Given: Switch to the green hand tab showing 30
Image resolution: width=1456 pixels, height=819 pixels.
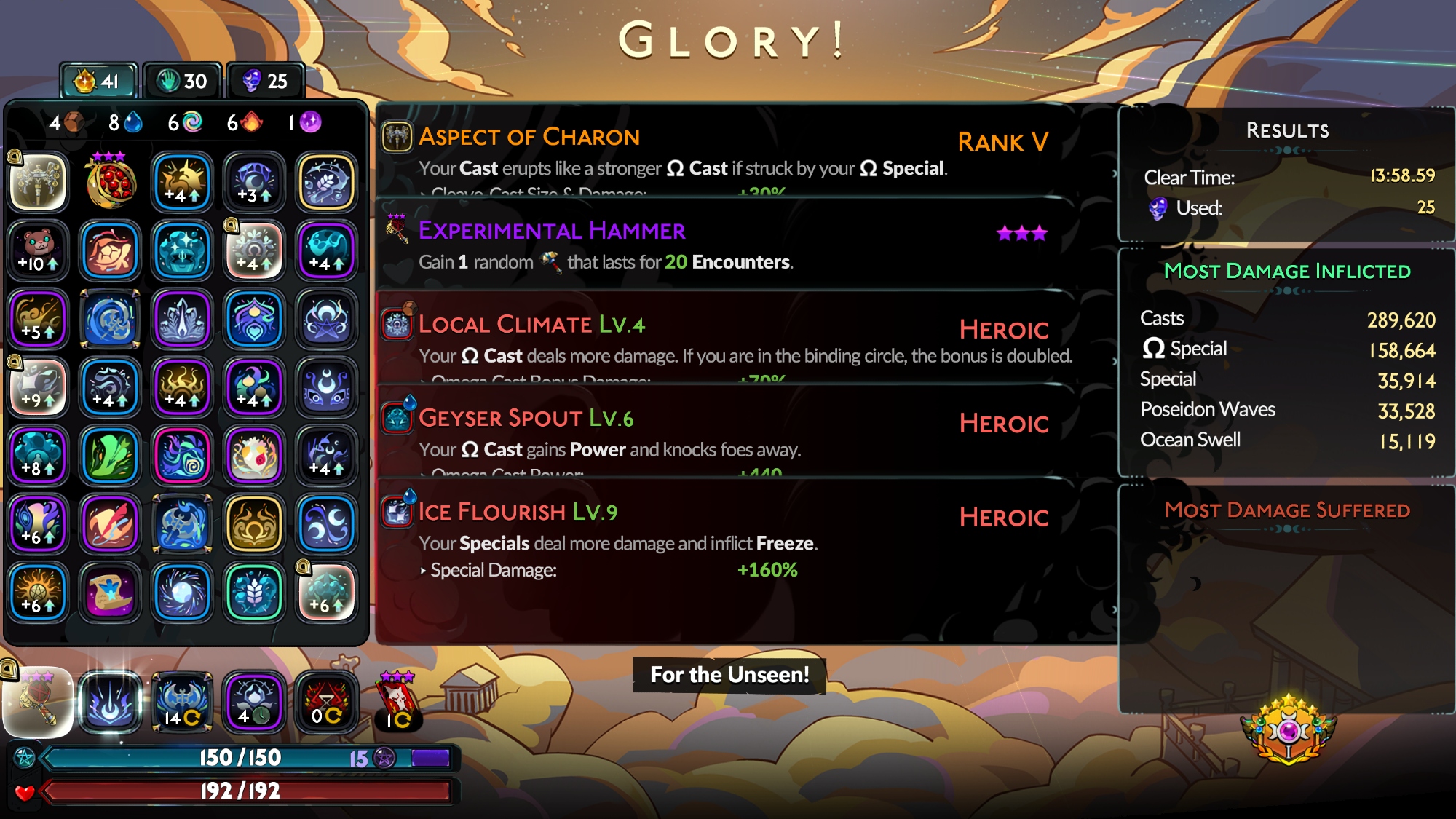Looking at the screenshot, I should coord(183,81).
